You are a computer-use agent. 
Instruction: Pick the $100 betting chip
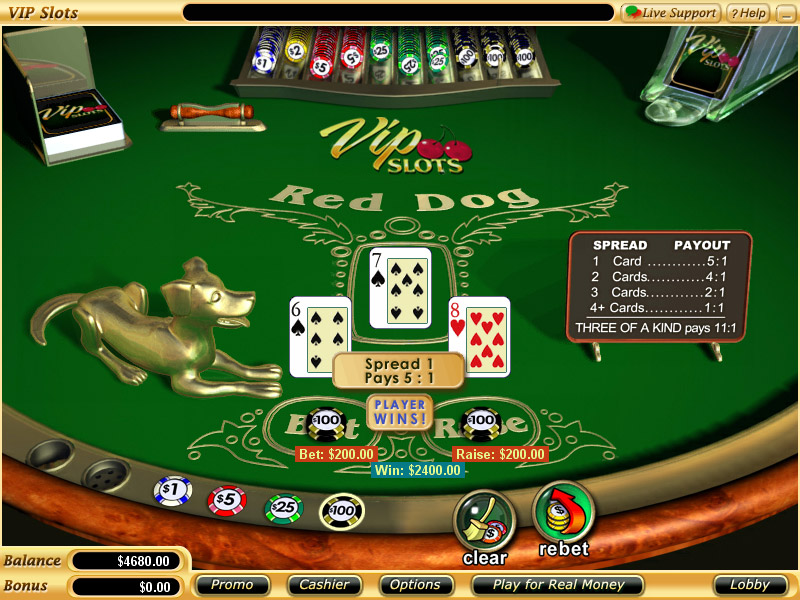coord(341,511)
